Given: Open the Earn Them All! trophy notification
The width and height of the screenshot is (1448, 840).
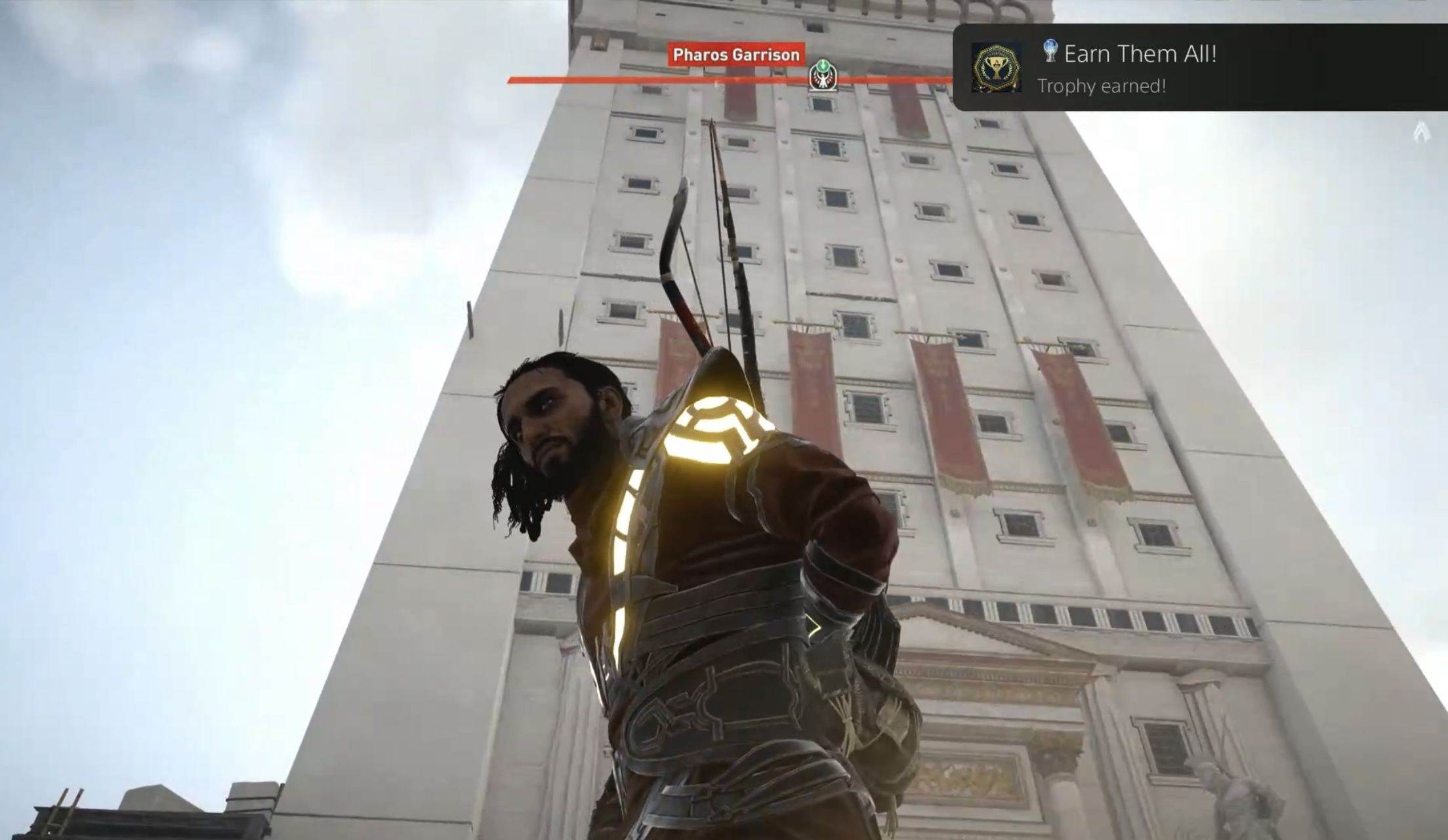Looking at the screenshot, I should [x=1198, y=67].
